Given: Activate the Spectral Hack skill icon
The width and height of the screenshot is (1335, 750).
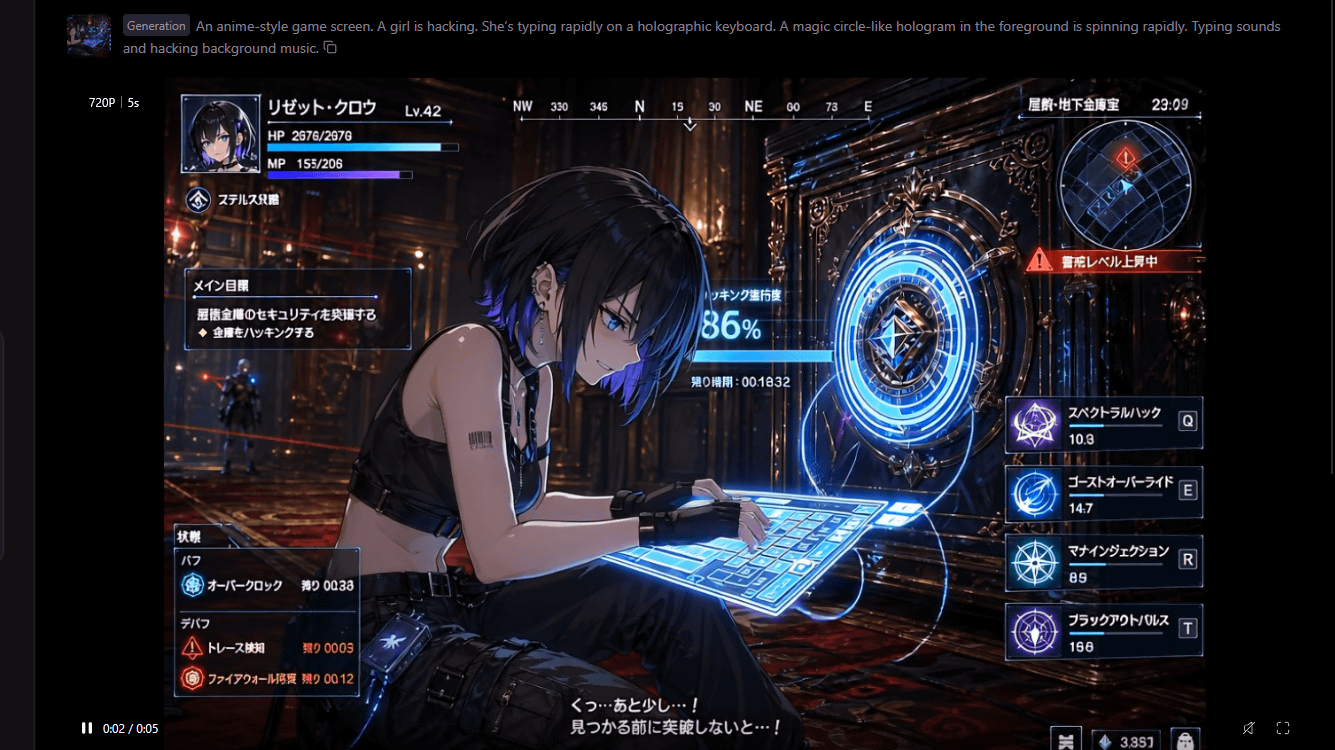Looking at the screenshot, I should [1034, 424].
